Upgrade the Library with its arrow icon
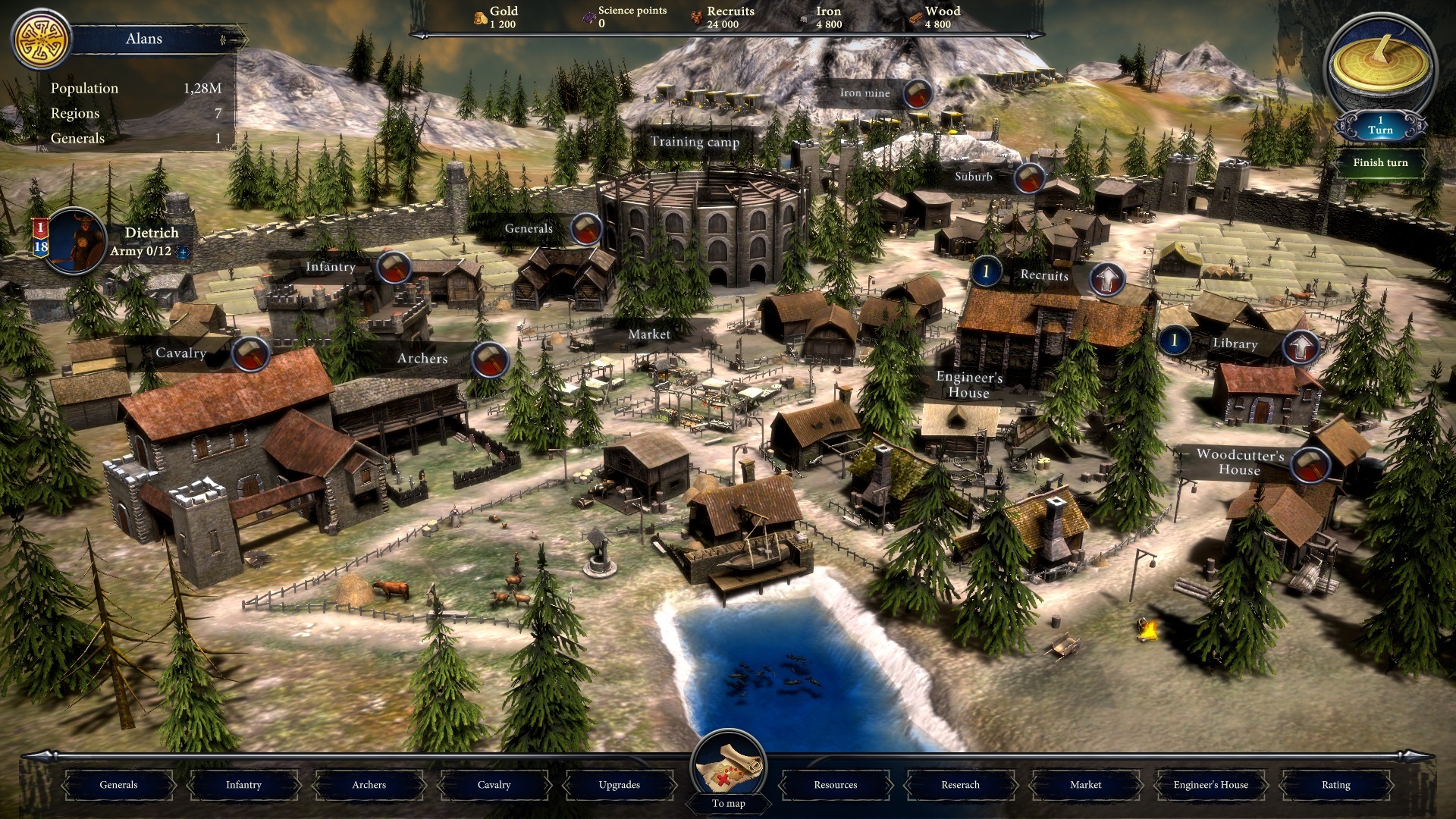Image resolution: width=1456 pixels, height=819 pixels. [x=1301, y=347]
